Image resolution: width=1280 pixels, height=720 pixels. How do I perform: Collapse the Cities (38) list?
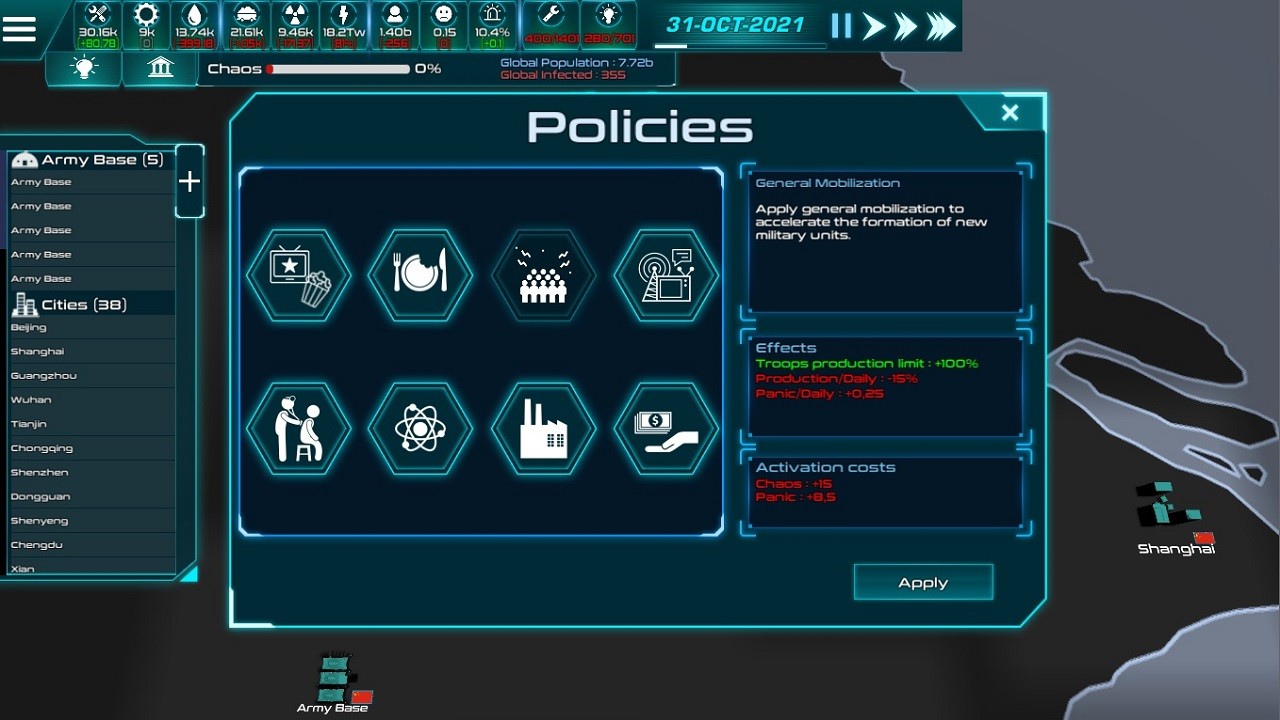pyautogui.click(x=90, y=303)
